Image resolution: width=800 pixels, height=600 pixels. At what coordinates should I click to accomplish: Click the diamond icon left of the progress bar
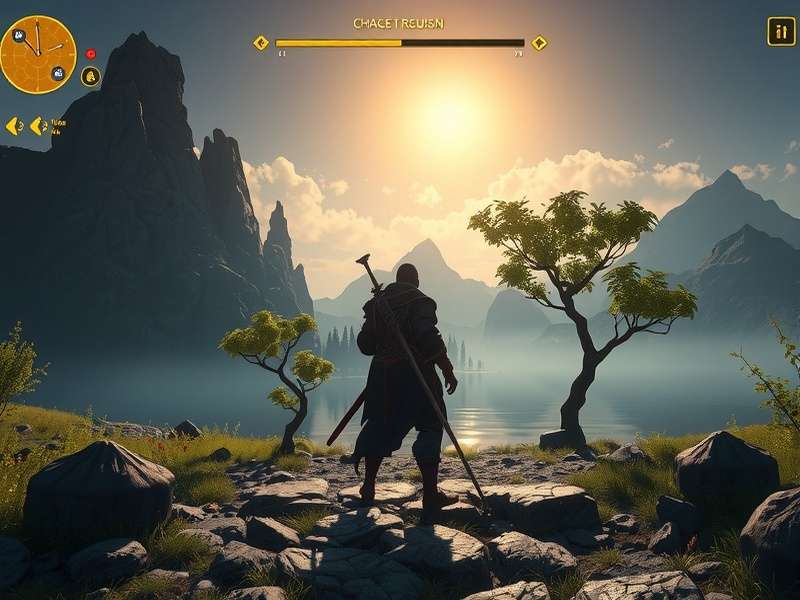click(261, 43)
